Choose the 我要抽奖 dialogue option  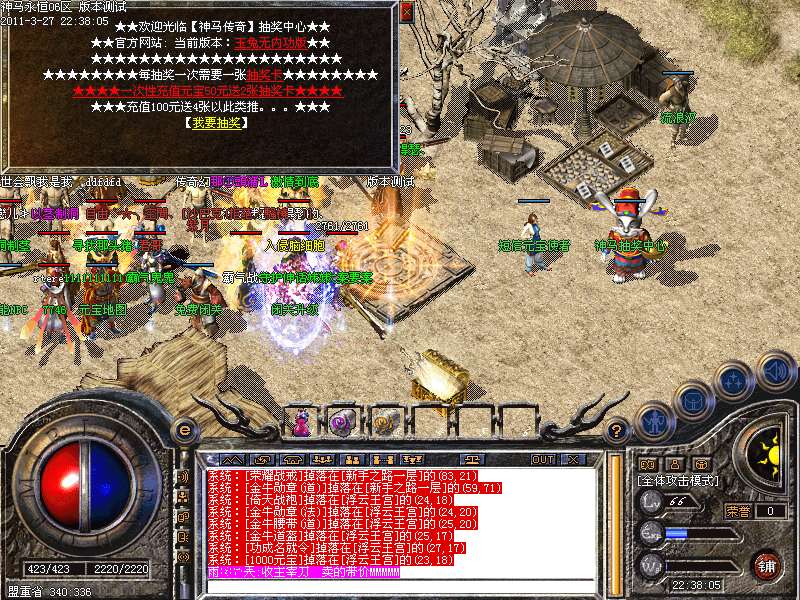click(x=214, y=122)
